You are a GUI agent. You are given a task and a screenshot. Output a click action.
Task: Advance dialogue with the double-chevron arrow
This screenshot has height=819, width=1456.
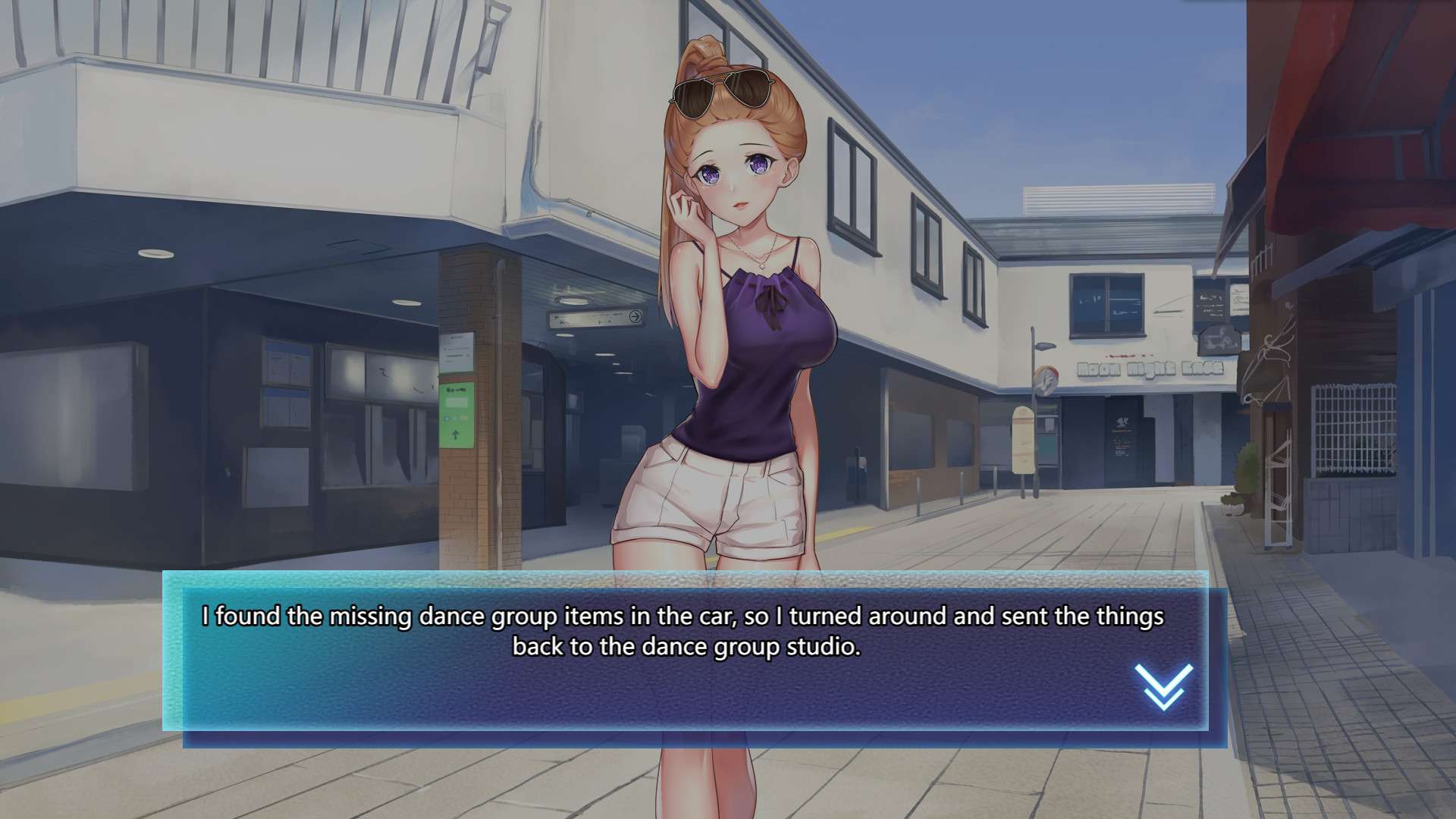click(x=1163, y=687)
